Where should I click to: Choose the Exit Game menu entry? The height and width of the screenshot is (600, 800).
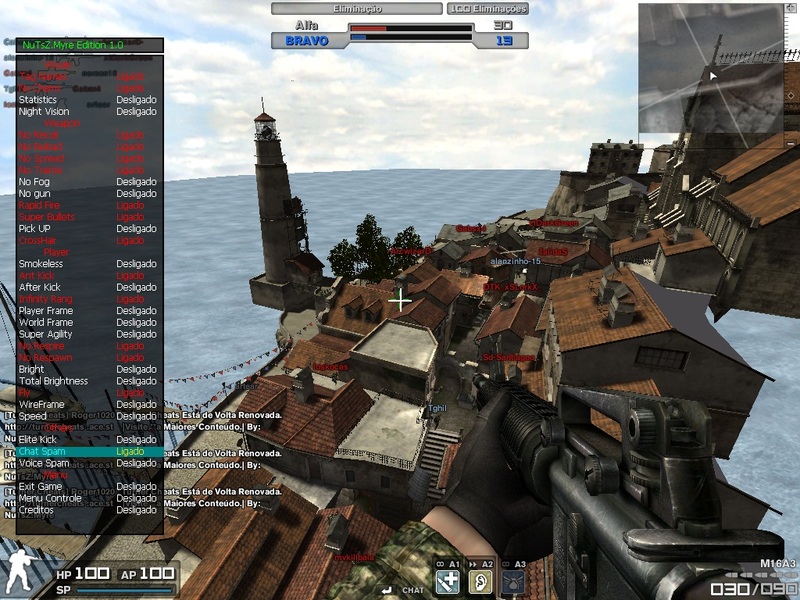pyautogui.click(x=41, y=487)
